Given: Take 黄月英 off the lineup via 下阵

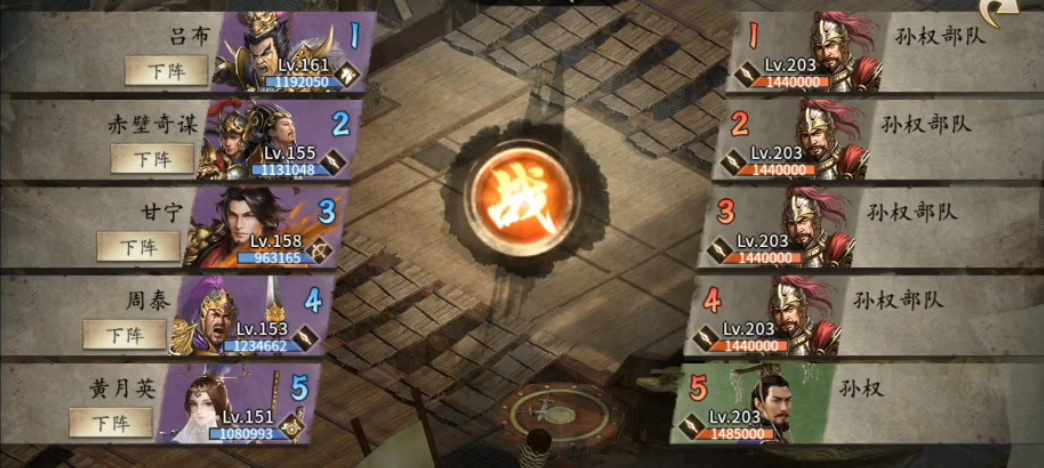Looking at the screenshot, I should [110, 422].
